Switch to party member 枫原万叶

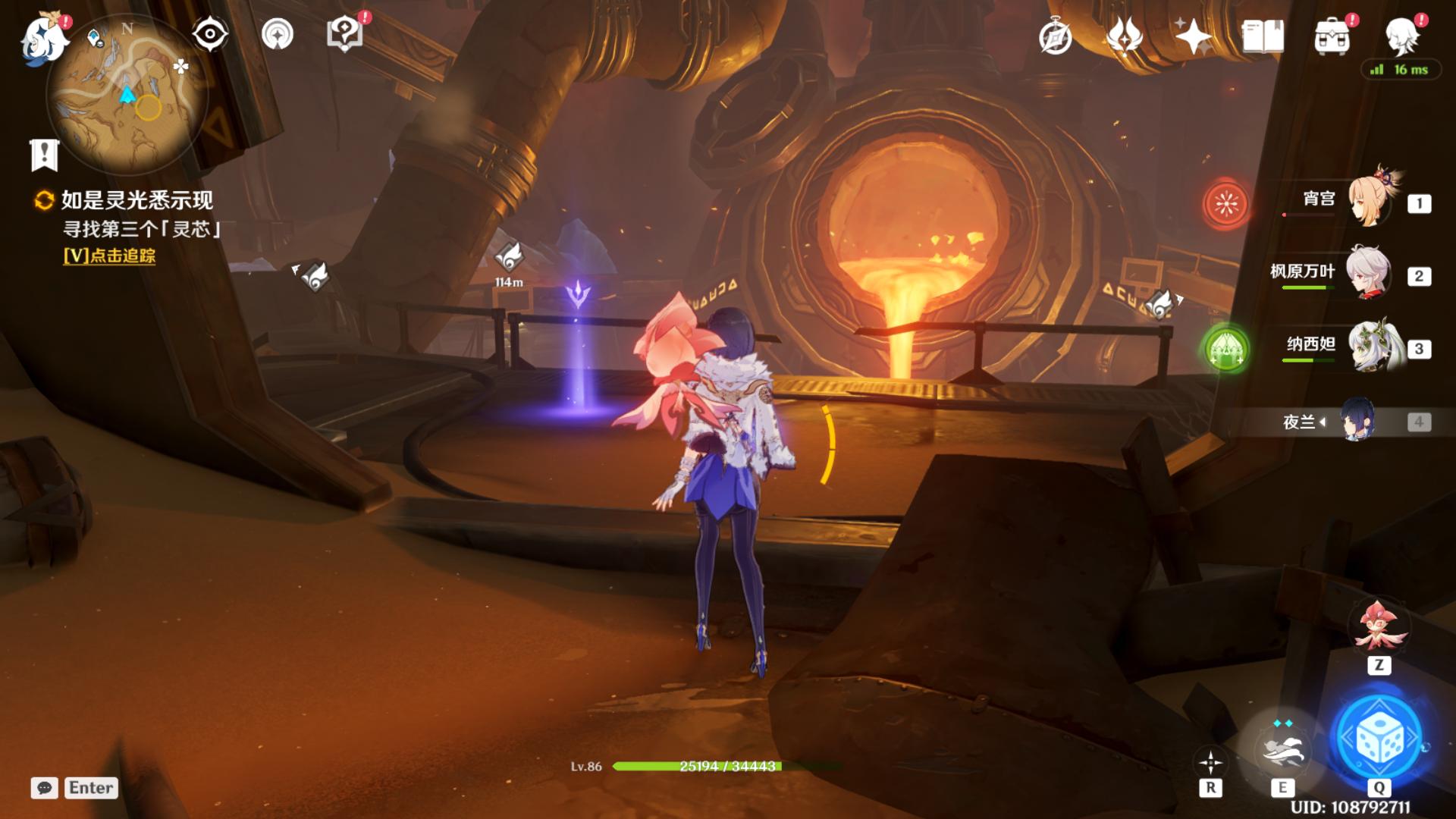(1368, 274)
